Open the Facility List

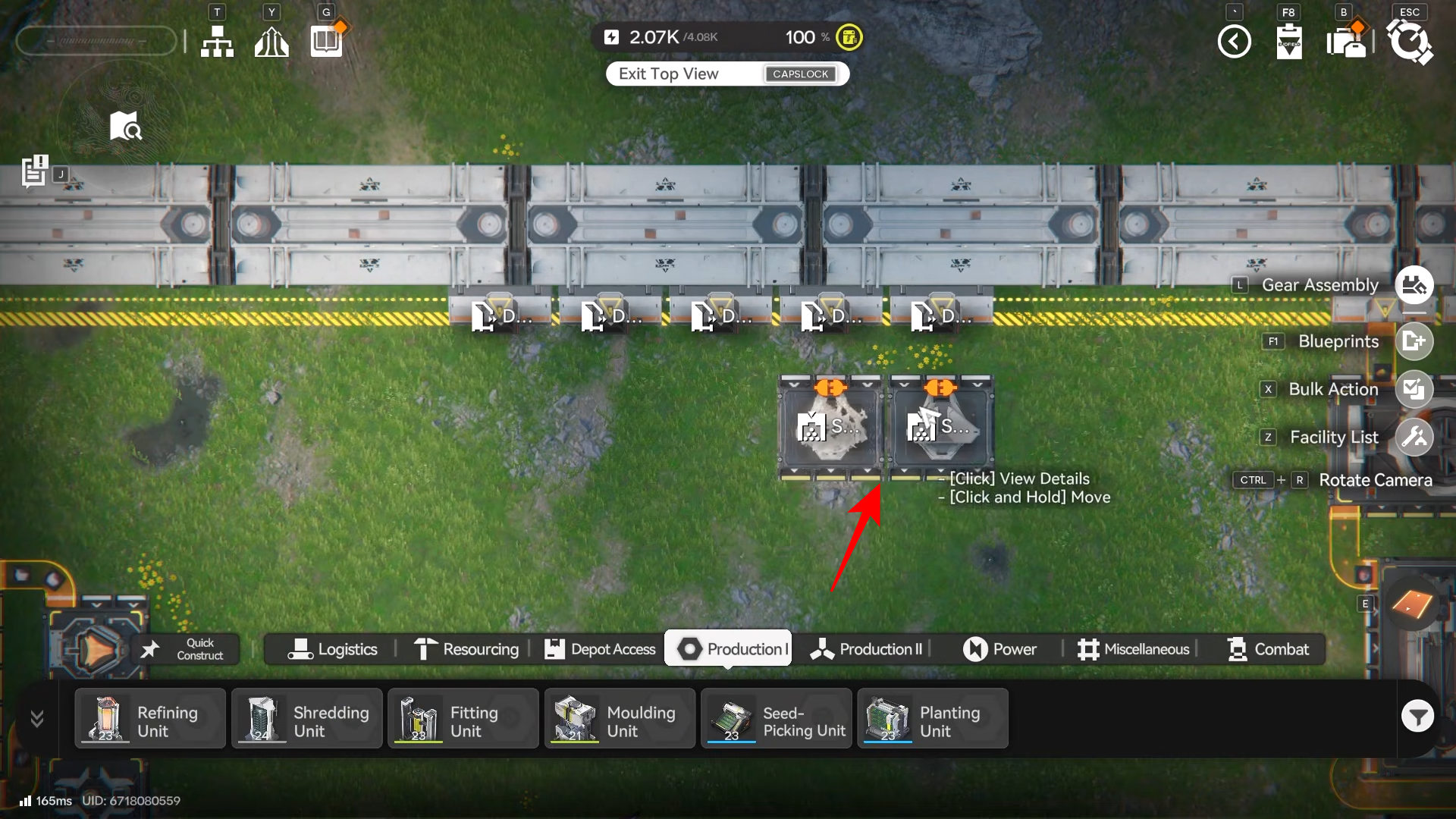coord(1414,437)
